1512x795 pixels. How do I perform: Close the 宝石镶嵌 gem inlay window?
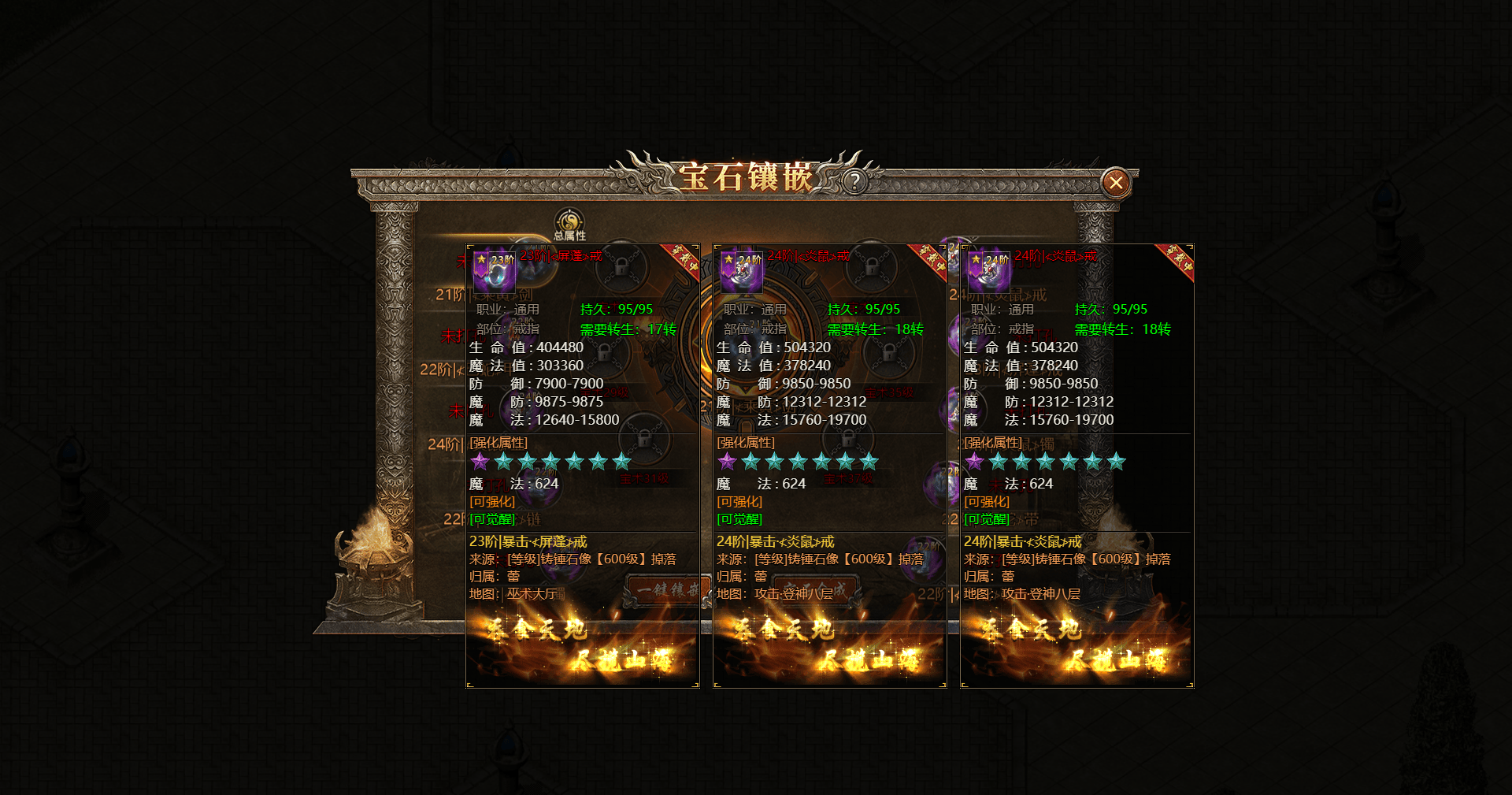[1115, 183]
